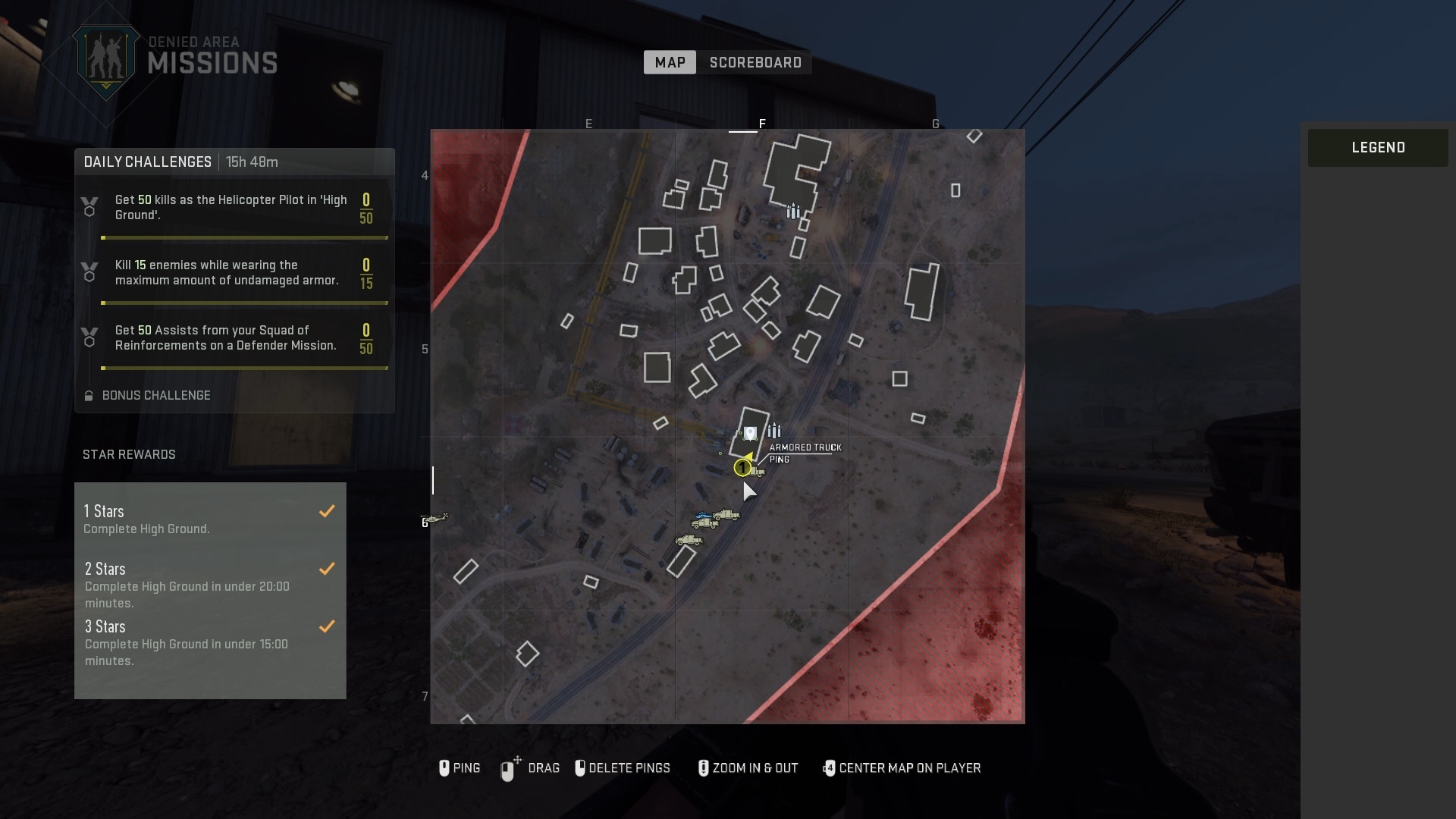Select the blue vehicle icon in the truck convoy
The width and height of the screenshot is (1456, 819).
[x=703, y=516]
